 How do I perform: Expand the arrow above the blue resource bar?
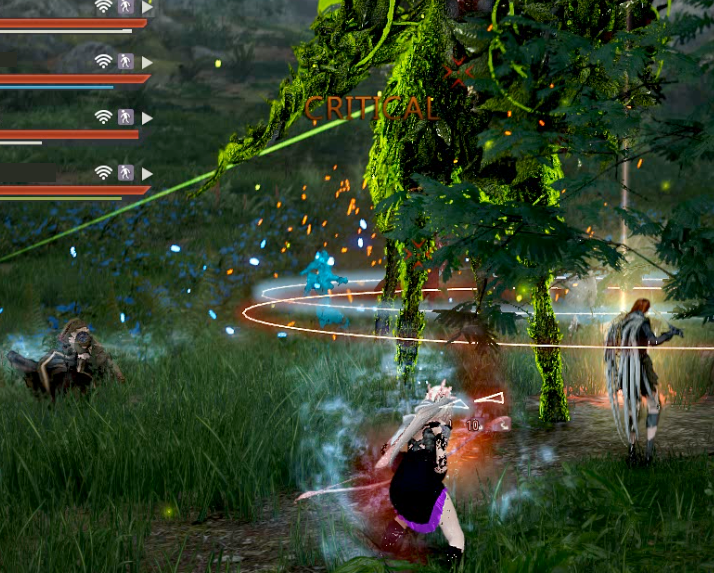147,62
